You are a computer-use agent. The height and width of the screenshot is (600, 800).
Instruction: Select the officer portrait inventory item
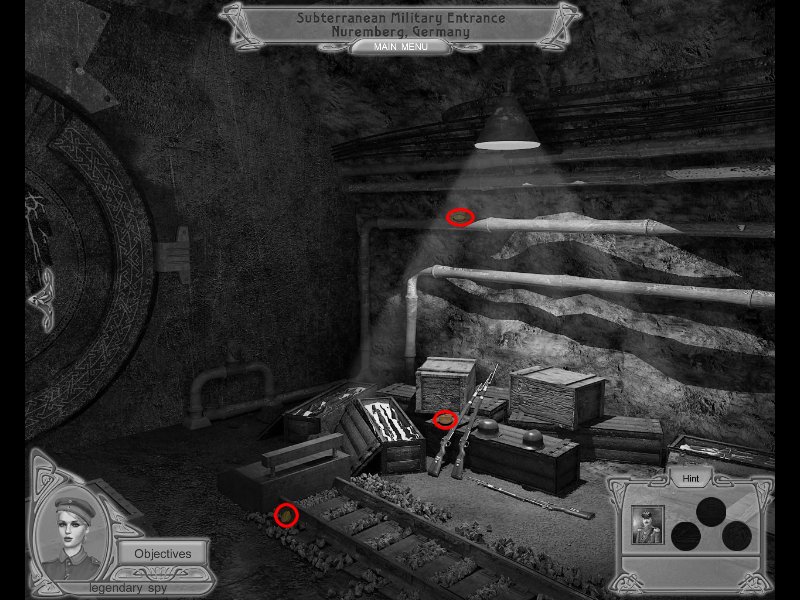pos(647,525)
